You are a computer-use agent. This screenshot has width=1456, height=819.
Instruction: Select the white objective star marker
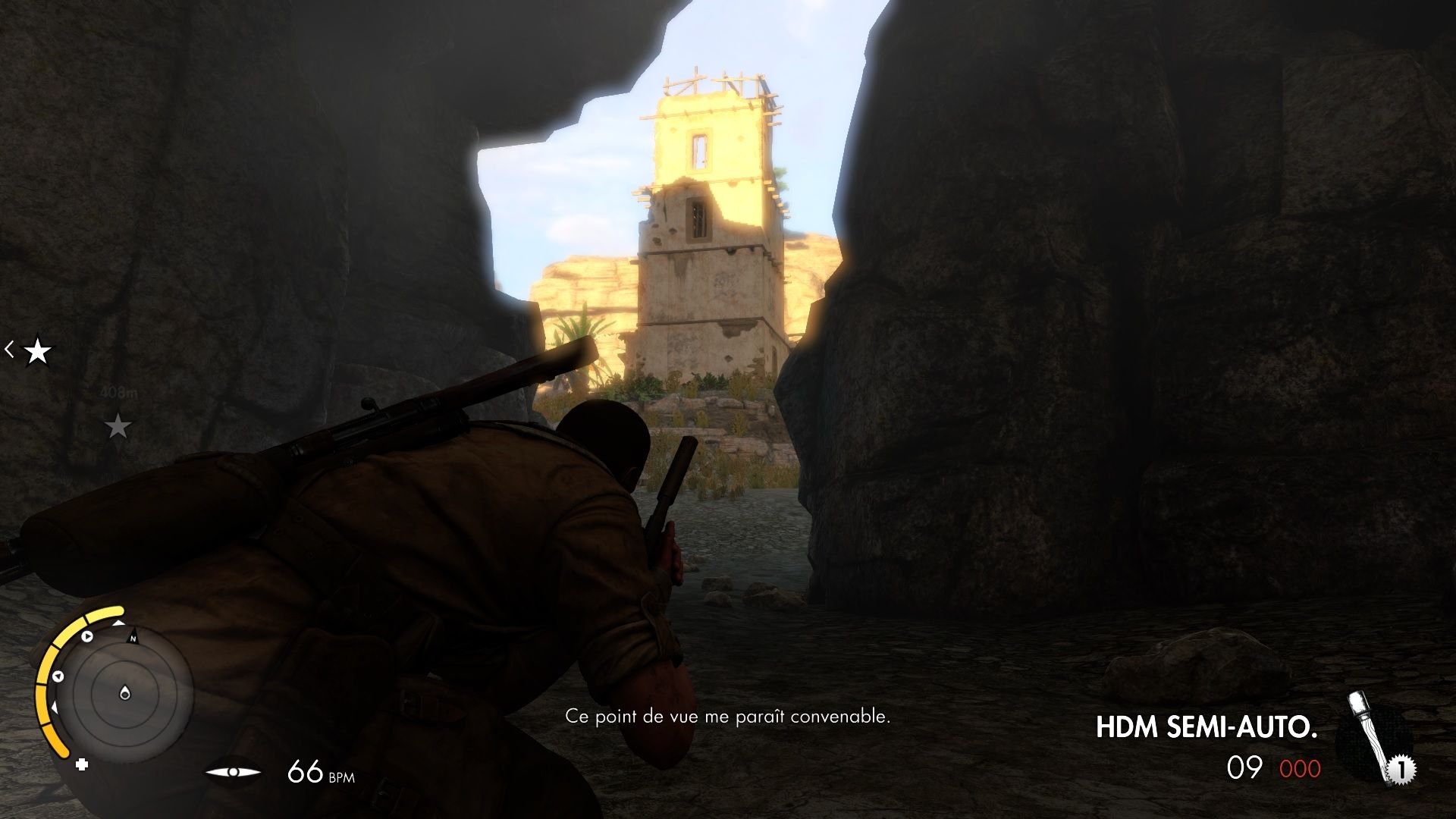36,350
